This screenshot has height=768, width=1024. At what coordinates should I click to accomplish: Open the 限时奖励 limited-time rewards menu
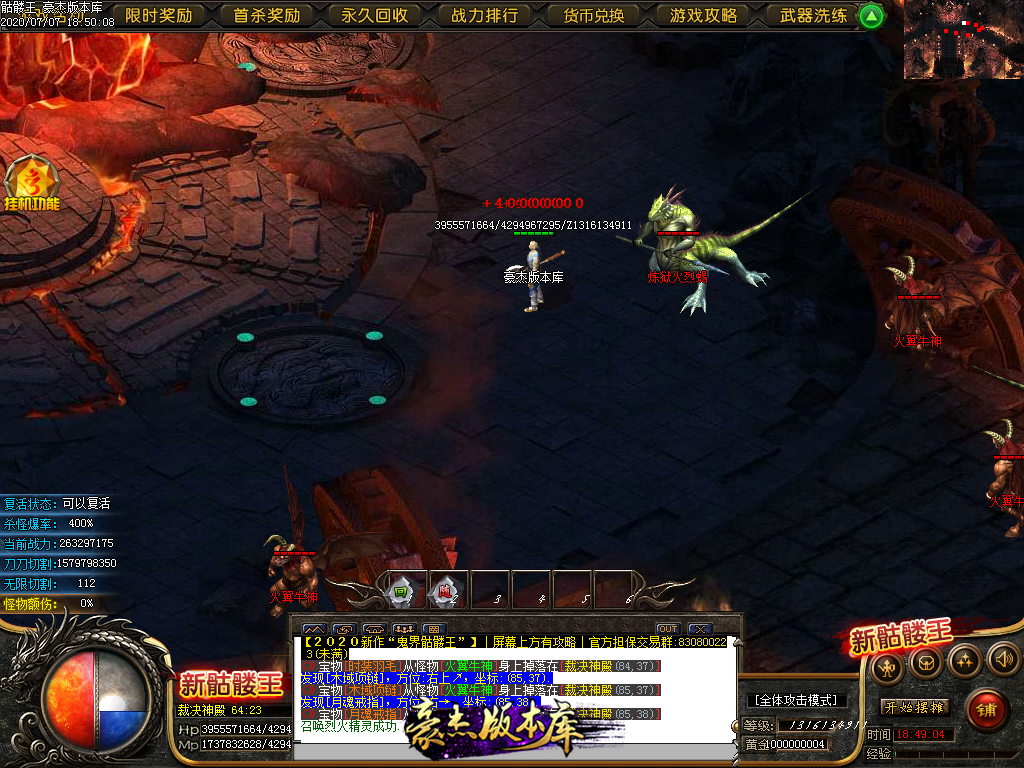[x=159, y=15]
